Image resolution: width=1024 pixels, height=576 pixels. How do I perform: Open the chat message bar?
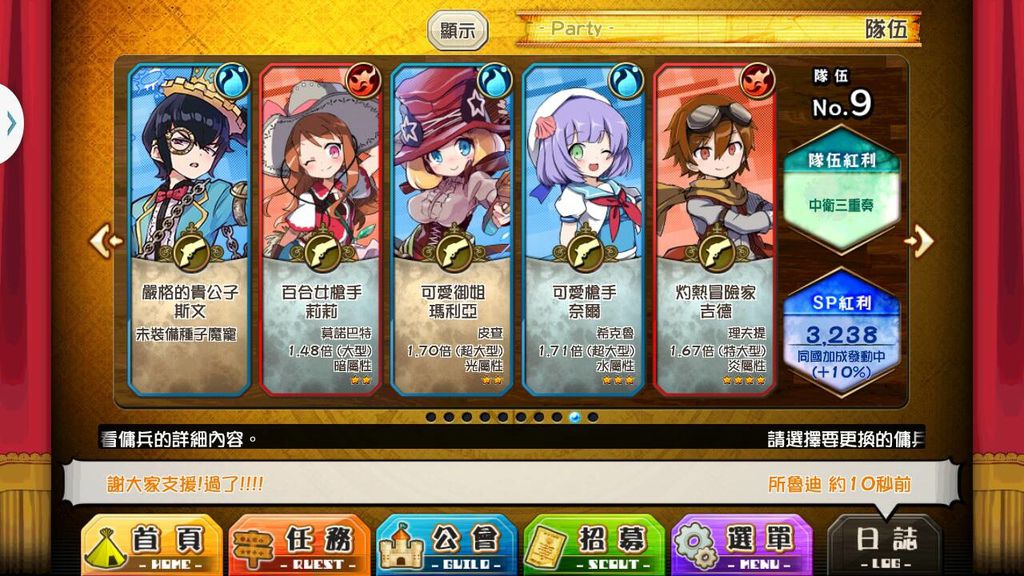tap(510, 484)
